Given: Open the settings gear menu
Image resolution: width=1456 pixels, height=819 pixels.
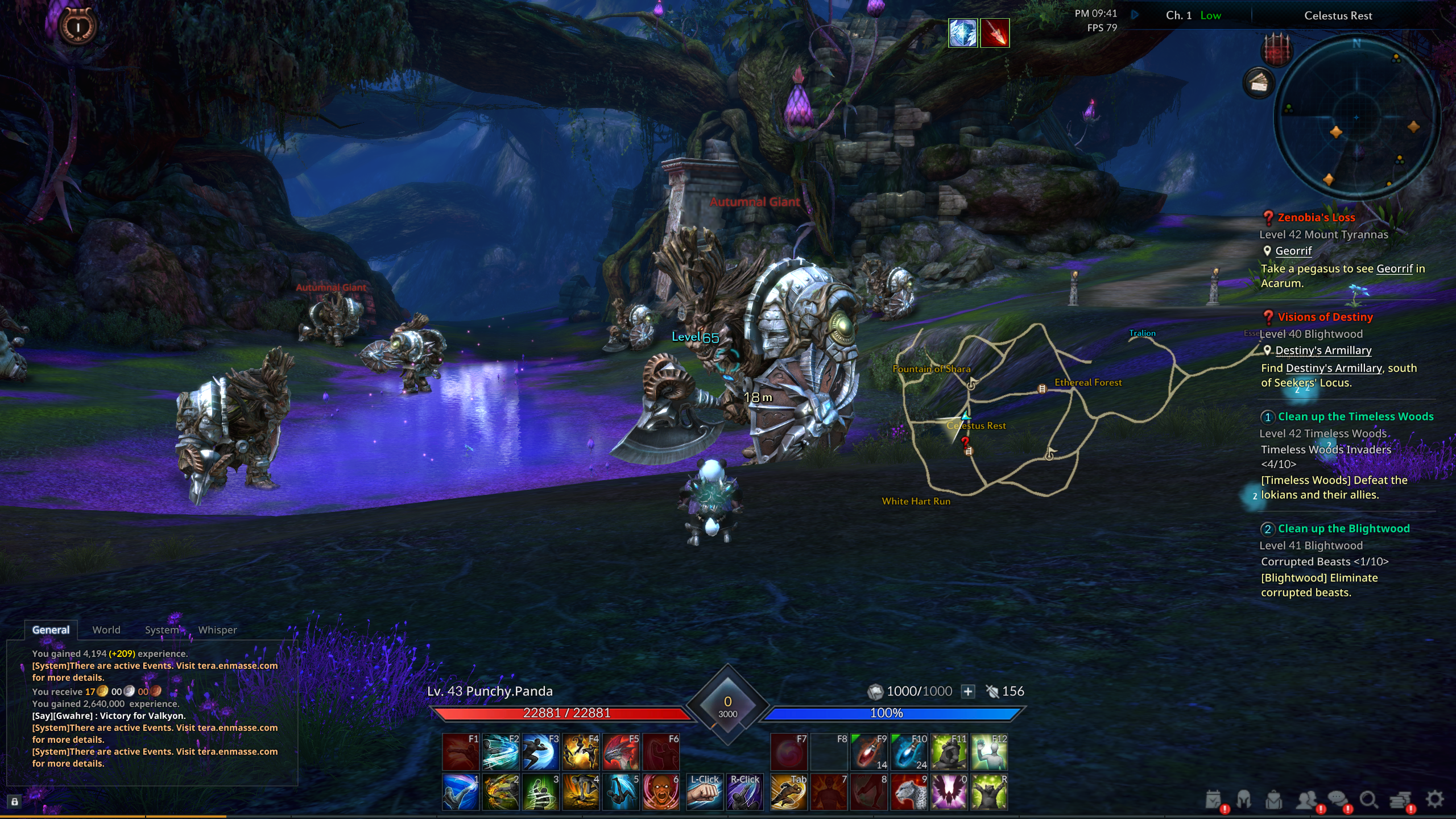Looking at the screenshot, I should point(1434,799).
